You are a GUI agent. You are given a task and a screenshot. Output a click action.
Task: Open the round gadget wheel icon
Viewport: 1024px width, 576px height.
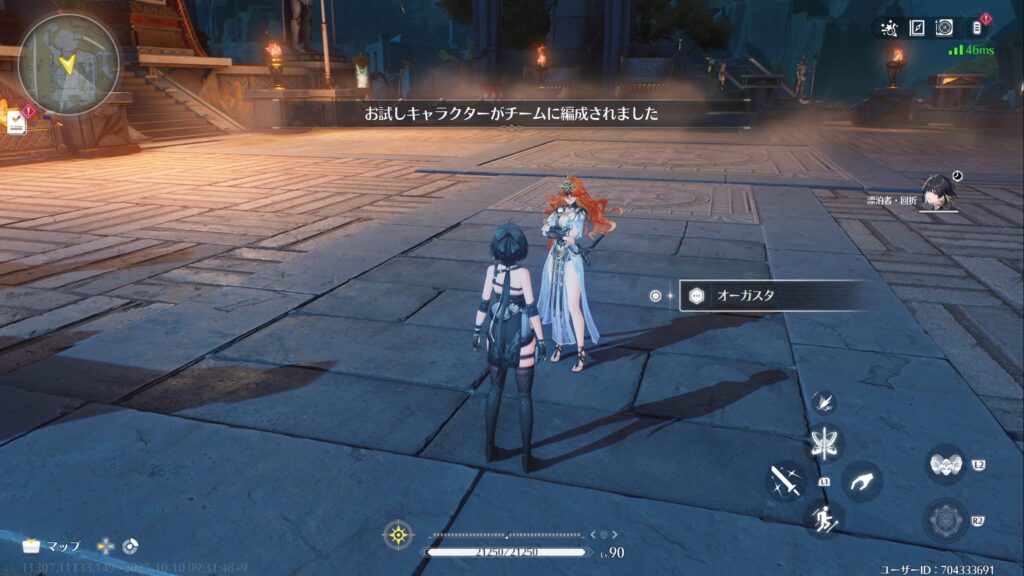click(x=130, y=546)
